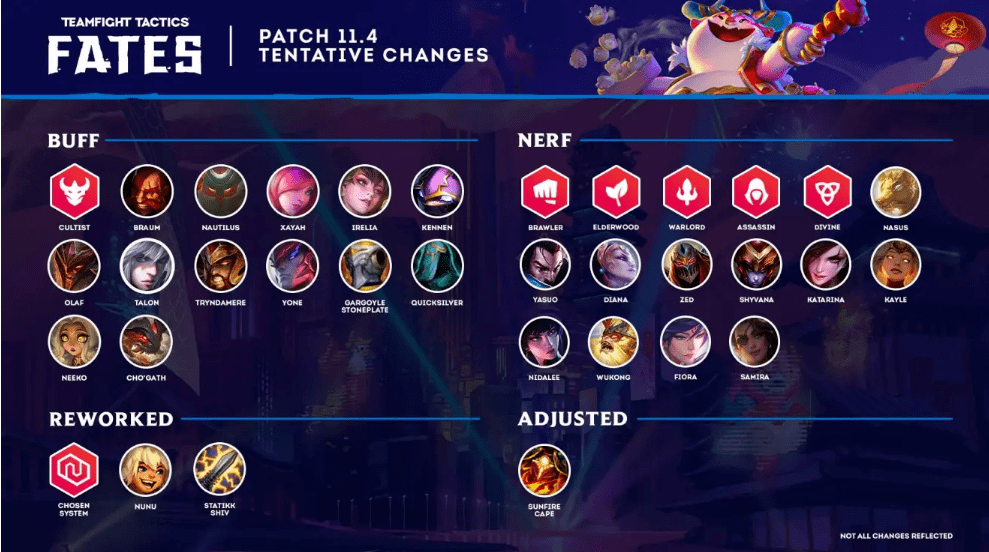Choose the Divine trait icon
This screenshot has height=552, width=989.
[x=826, y=192]
